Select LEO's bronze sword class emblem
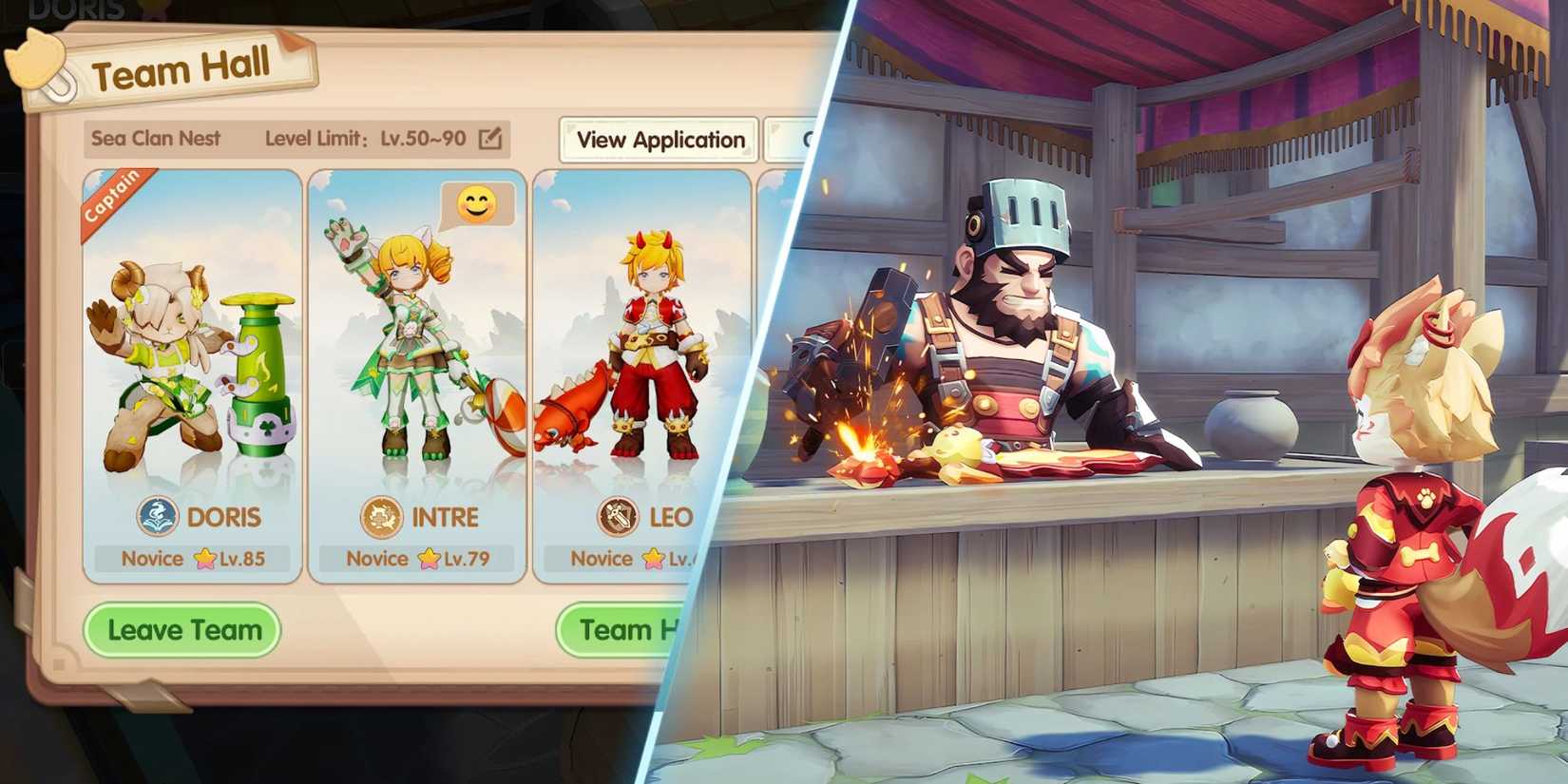The width and height of the screenshot is (1568, 784). click(619, 518)
